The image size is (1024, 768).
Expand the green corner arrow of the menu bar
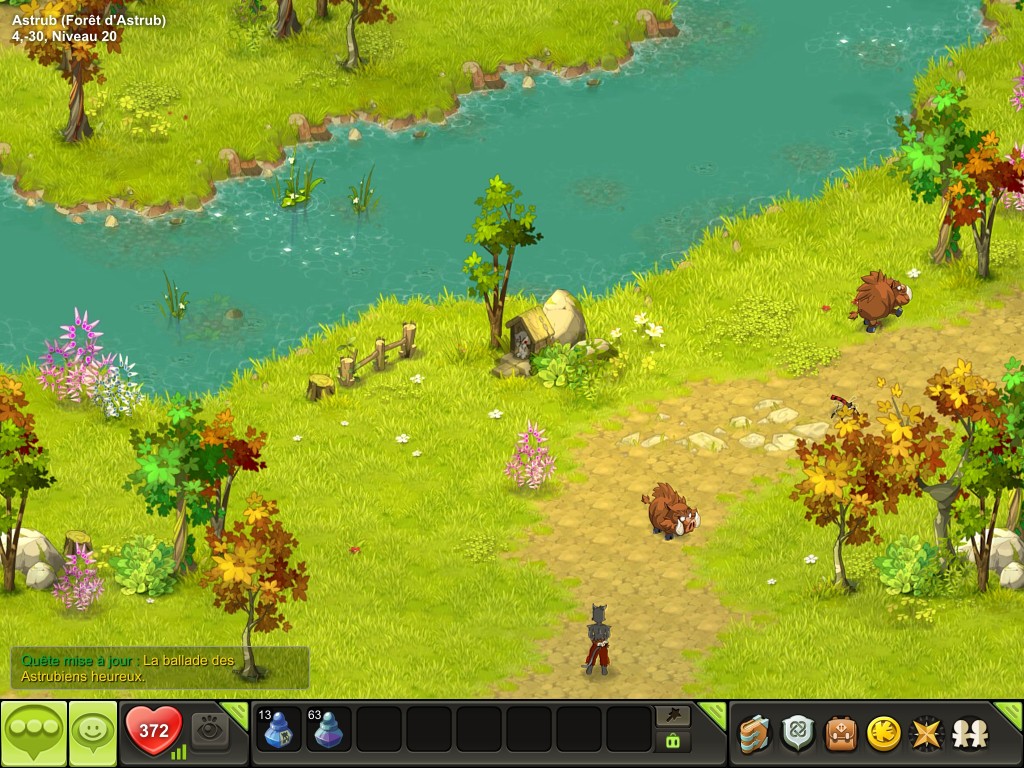pyautogui.click(x=1009, y=712)
